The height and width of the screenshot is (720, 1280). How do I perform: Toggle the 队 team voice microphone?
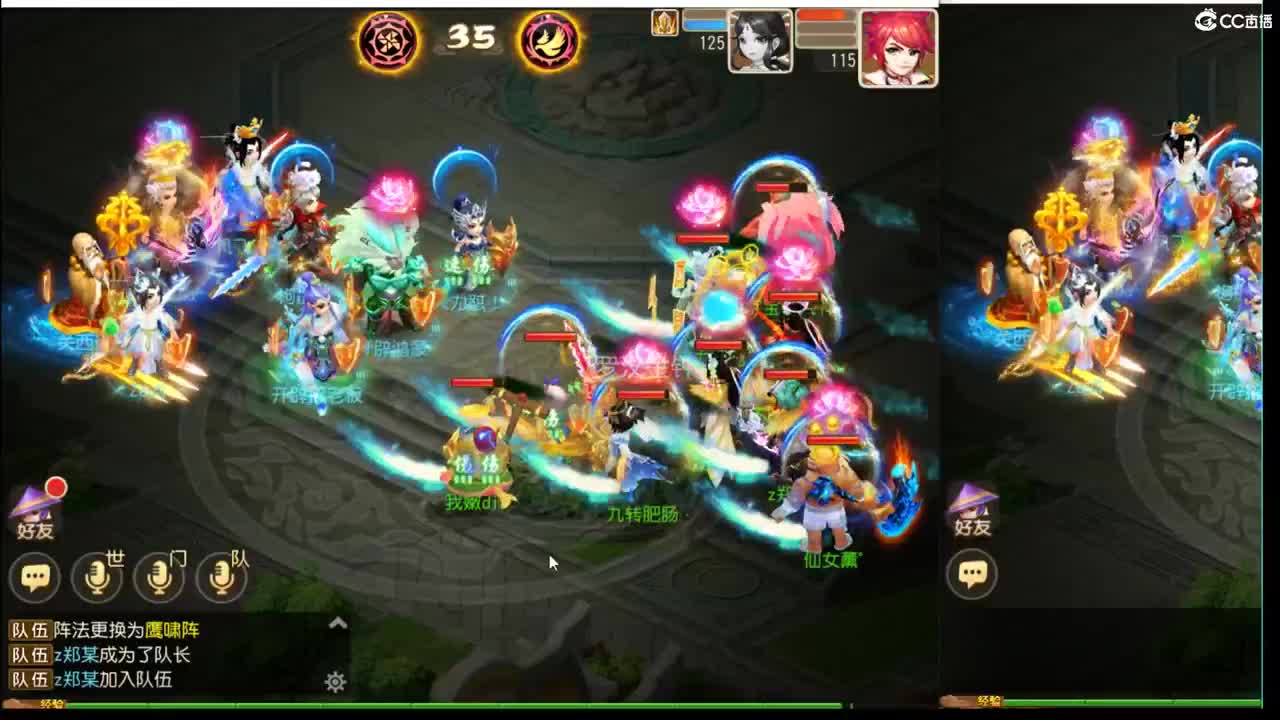point(222,578)
